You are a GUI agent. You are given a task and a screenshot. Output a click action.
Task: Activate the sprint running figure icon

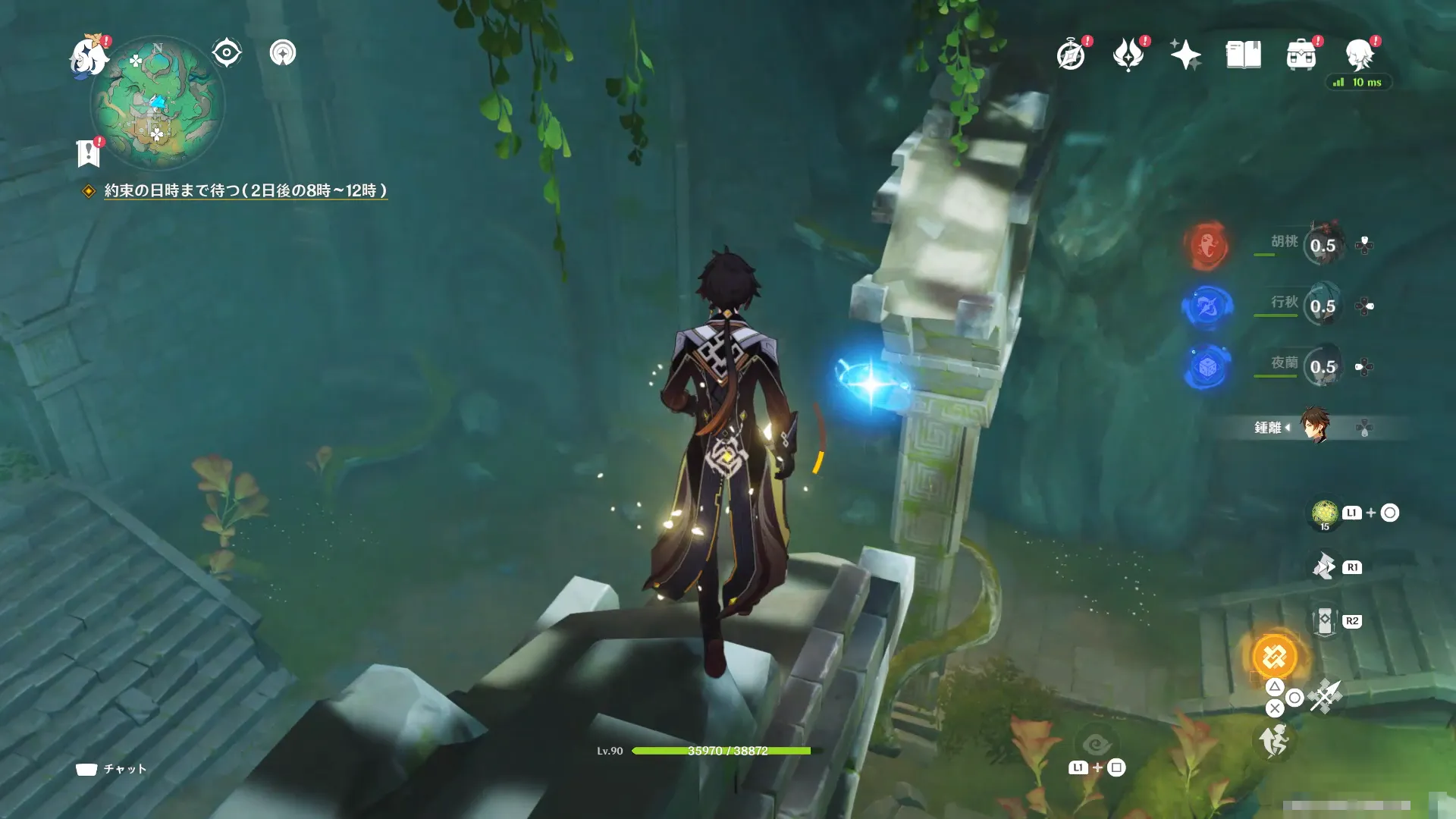(1274, 740)
